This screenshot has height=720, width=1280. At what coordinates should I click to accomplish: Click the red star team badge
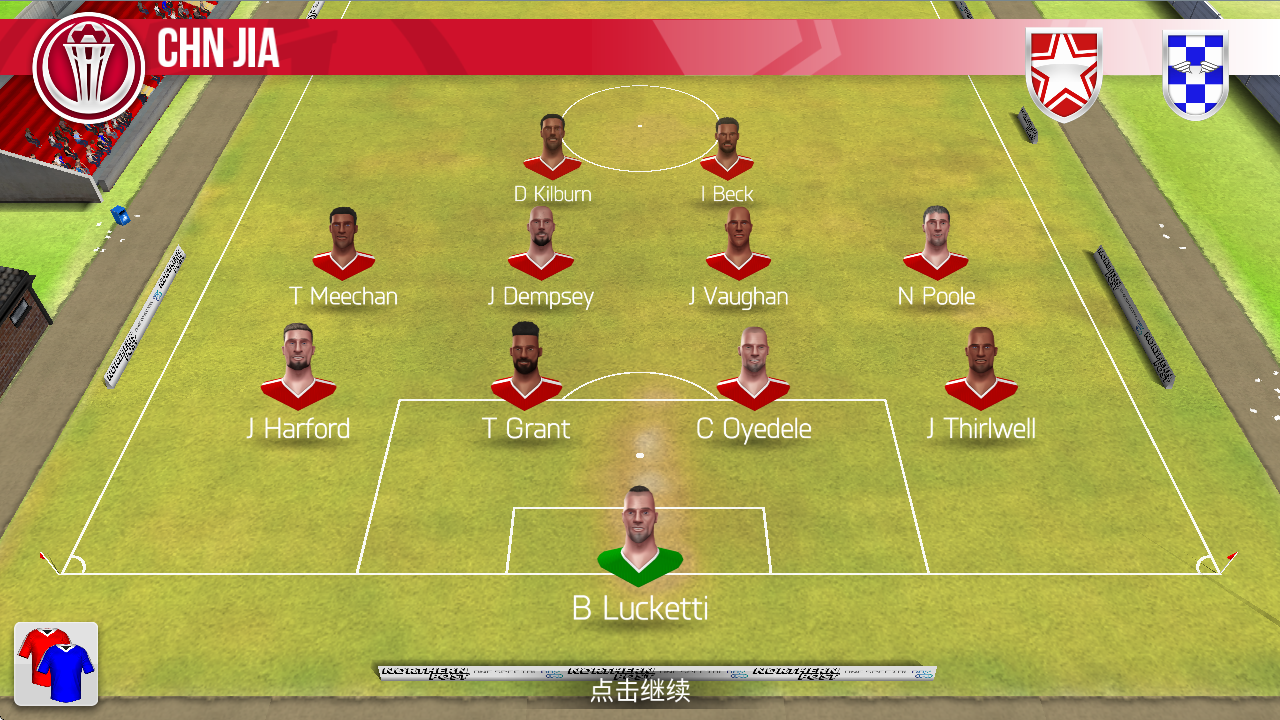(1064, 74)
